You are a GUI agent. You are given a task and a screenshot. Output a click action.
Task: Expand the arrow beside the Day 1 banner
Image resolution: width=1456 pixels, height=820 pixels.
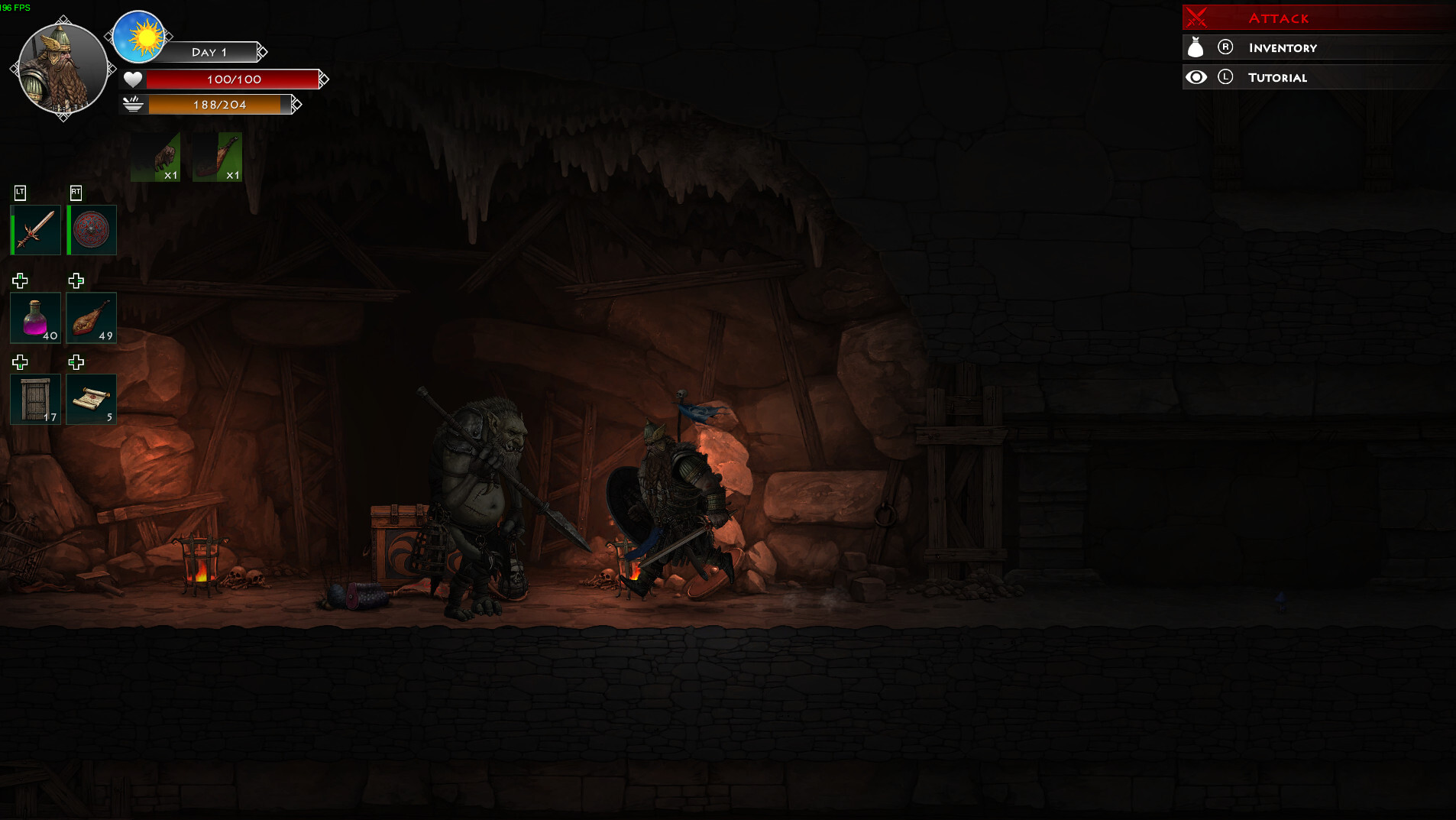(264, 52)
